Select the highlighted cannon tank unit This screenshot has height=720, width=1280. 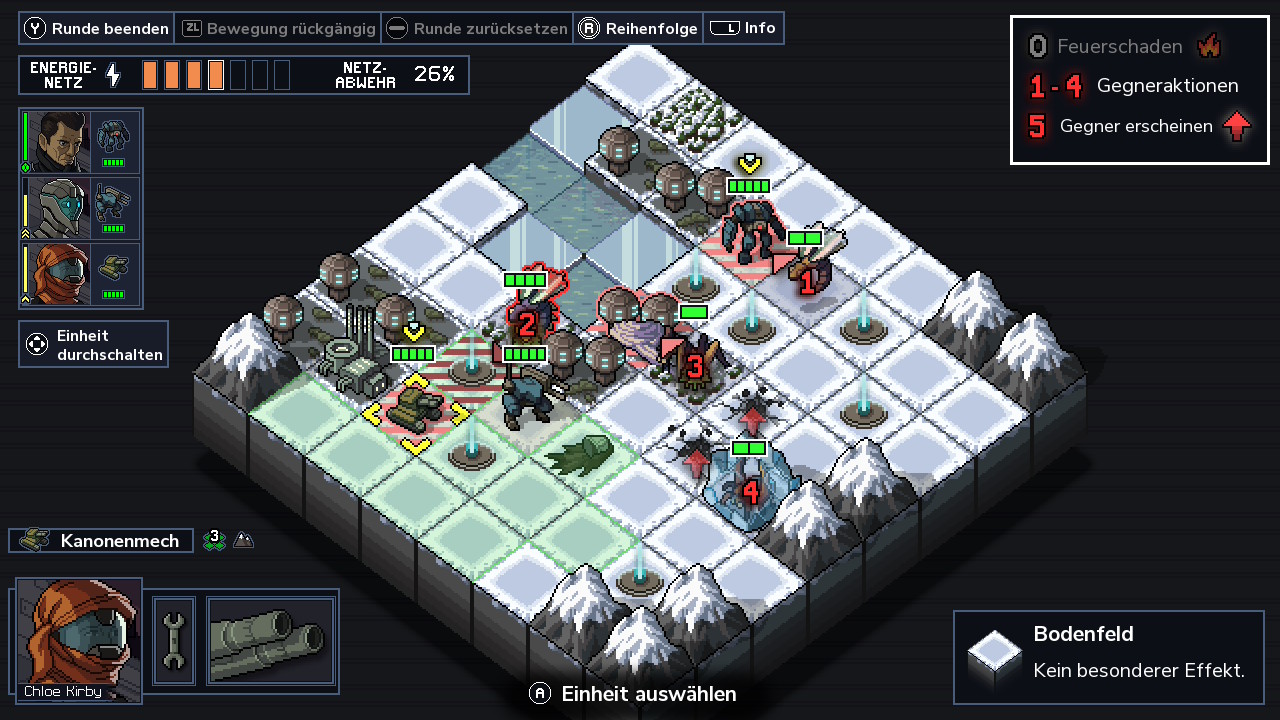point(415,406)
